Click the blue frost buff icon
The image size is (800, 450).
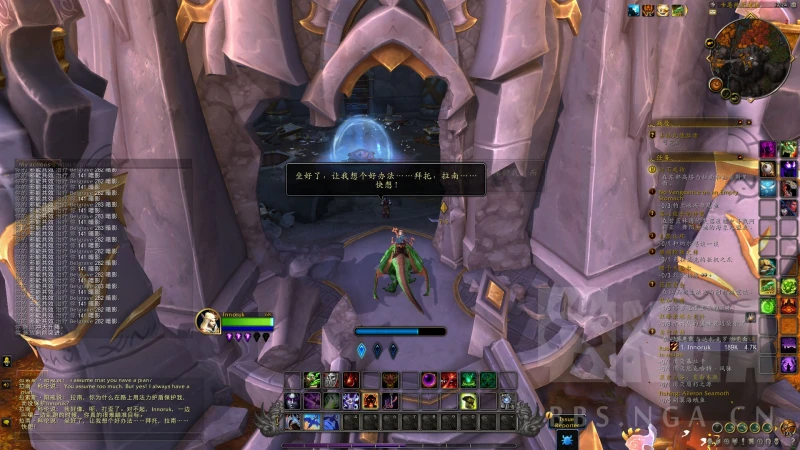point(636,10)
